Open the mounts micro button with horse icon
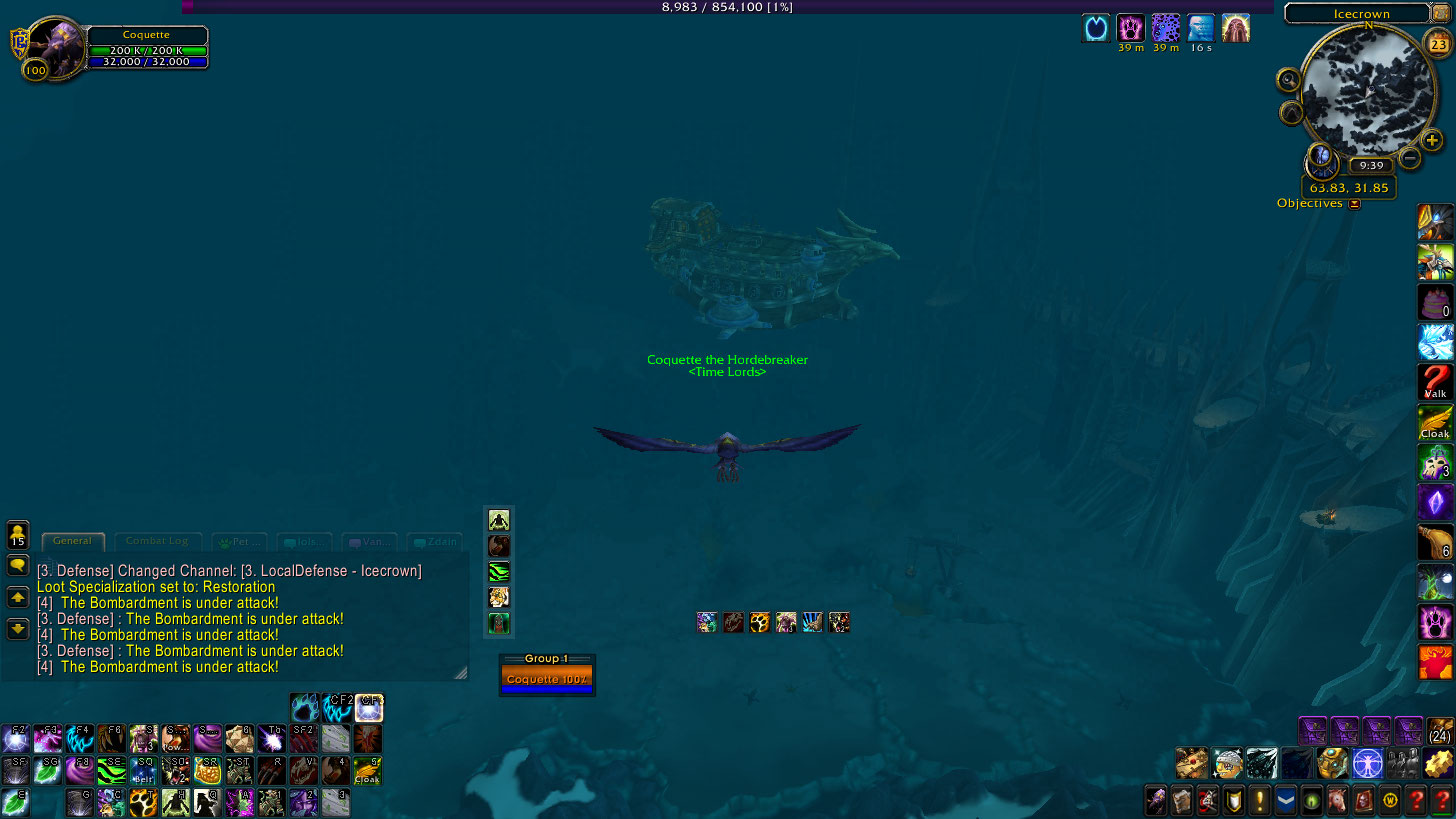The width and height of the screenshot is (1456, 819). (x=1336, y=800)
